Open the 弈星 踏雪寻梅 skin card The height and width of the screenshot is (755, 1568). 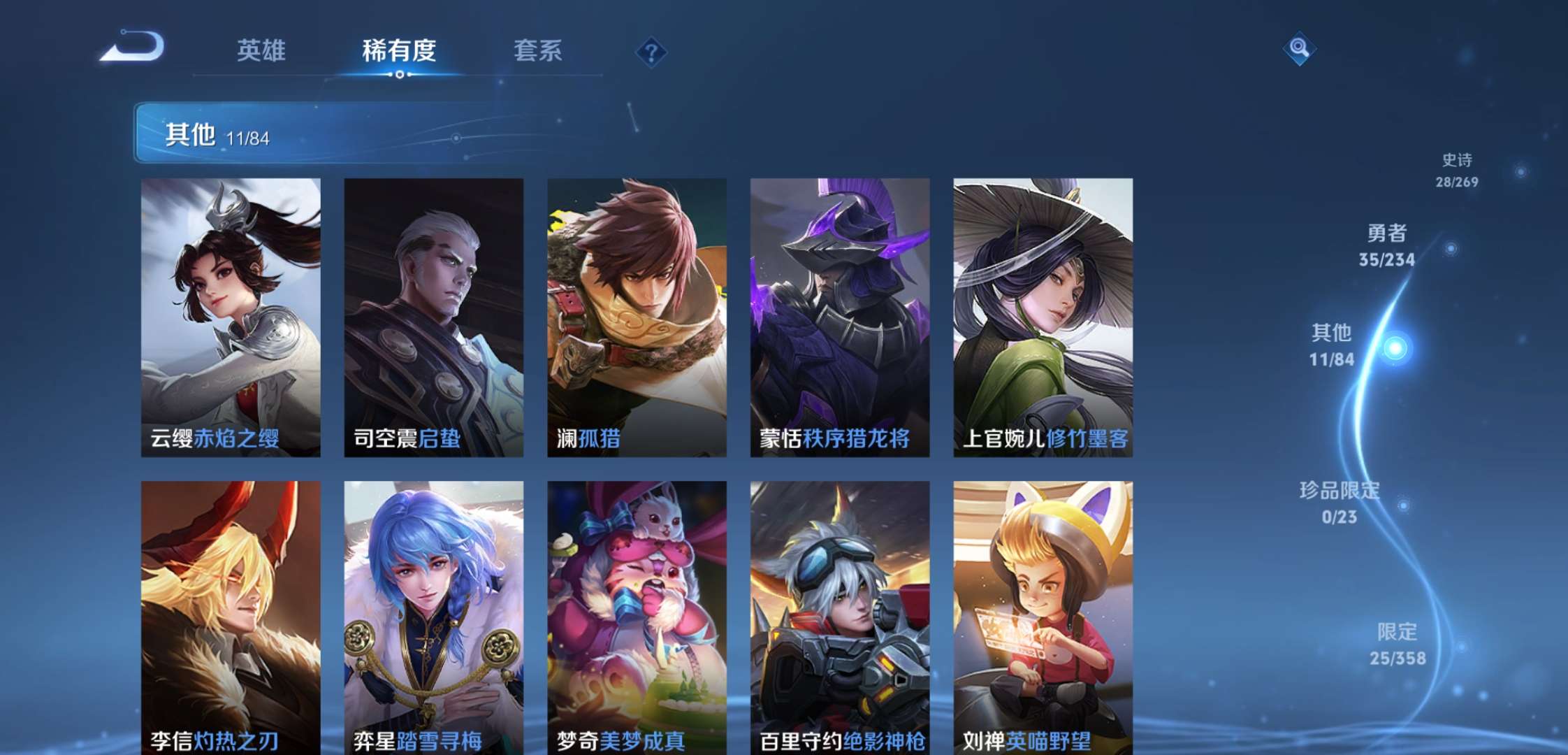[433, 617]
